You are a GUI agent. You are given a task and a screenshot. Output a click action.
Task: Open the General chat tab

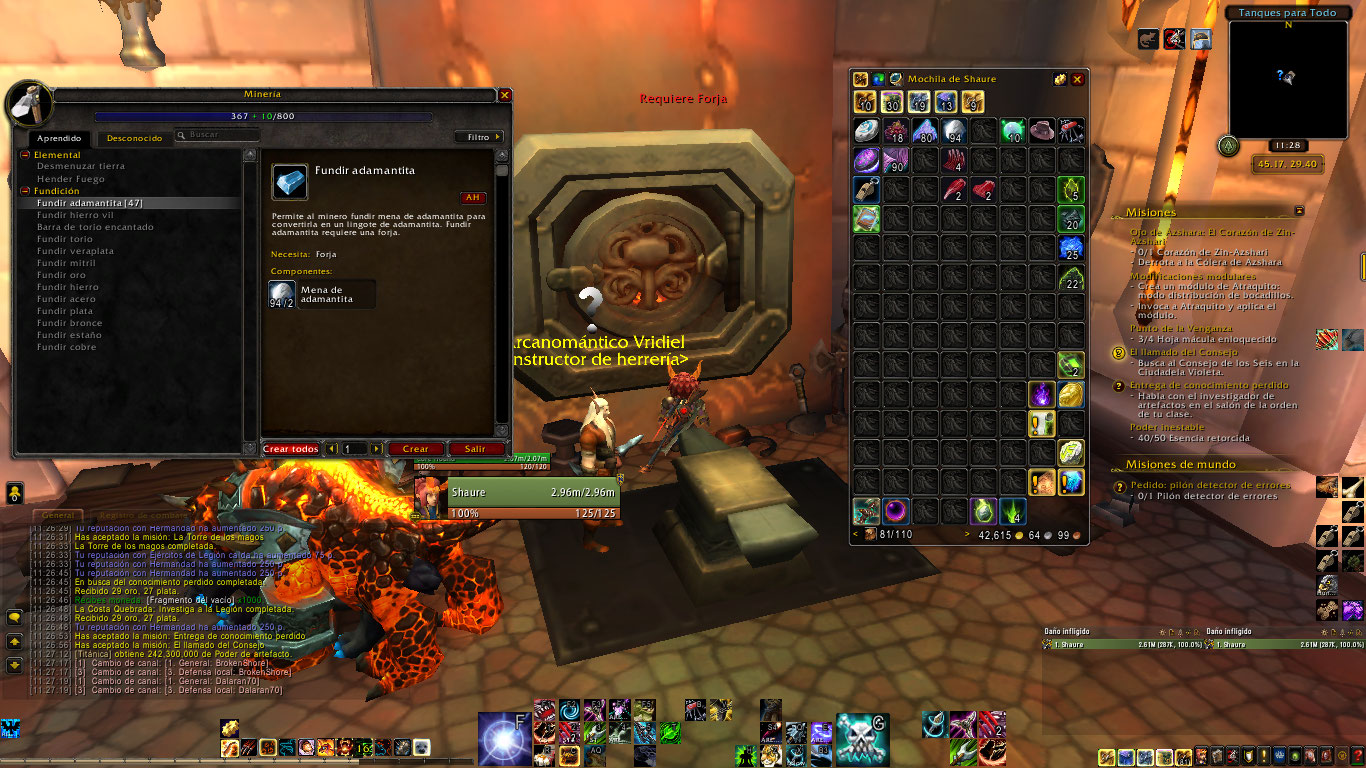coord(60,514)
